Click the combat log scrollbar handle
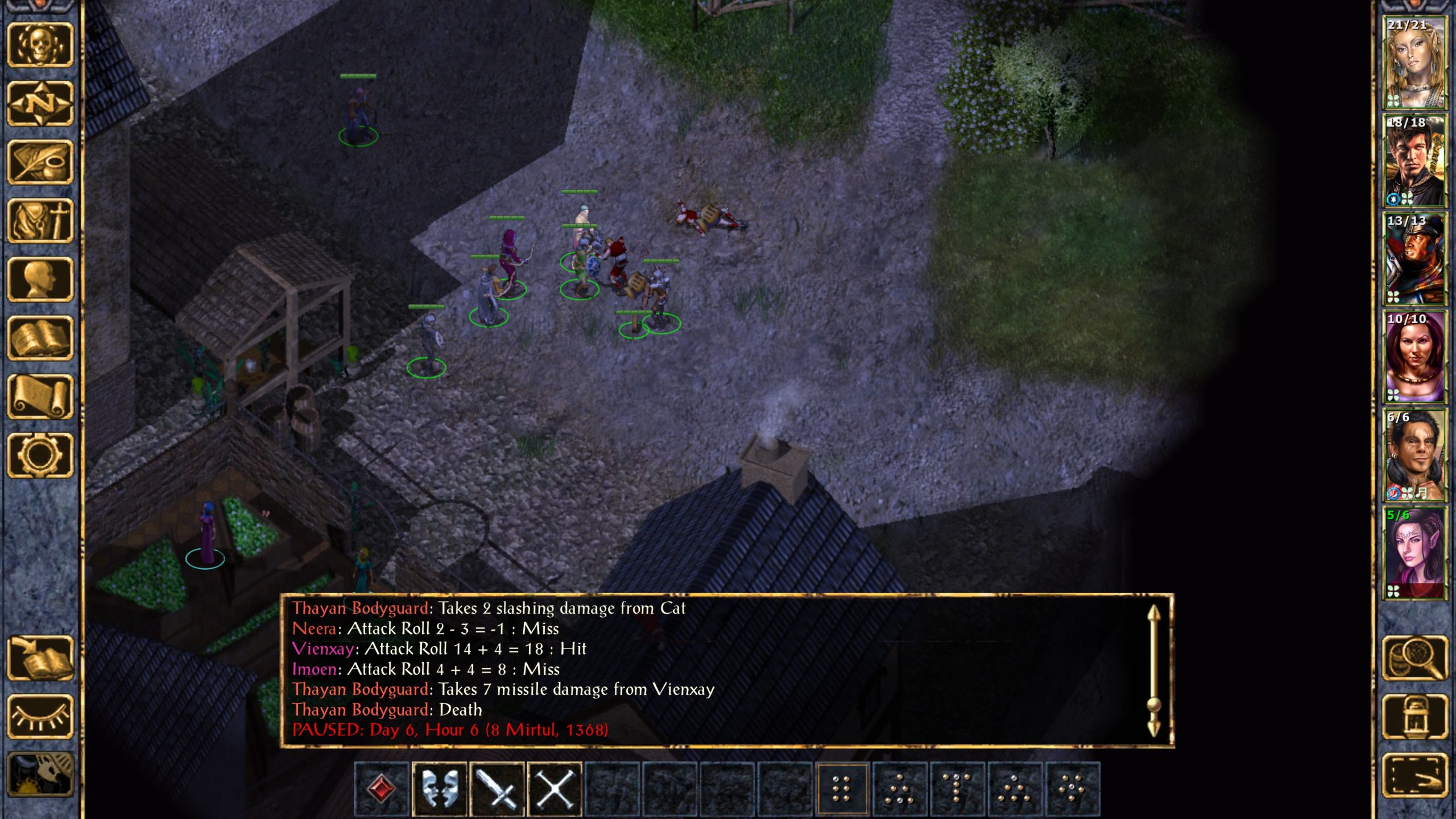 pos(1153,705)
